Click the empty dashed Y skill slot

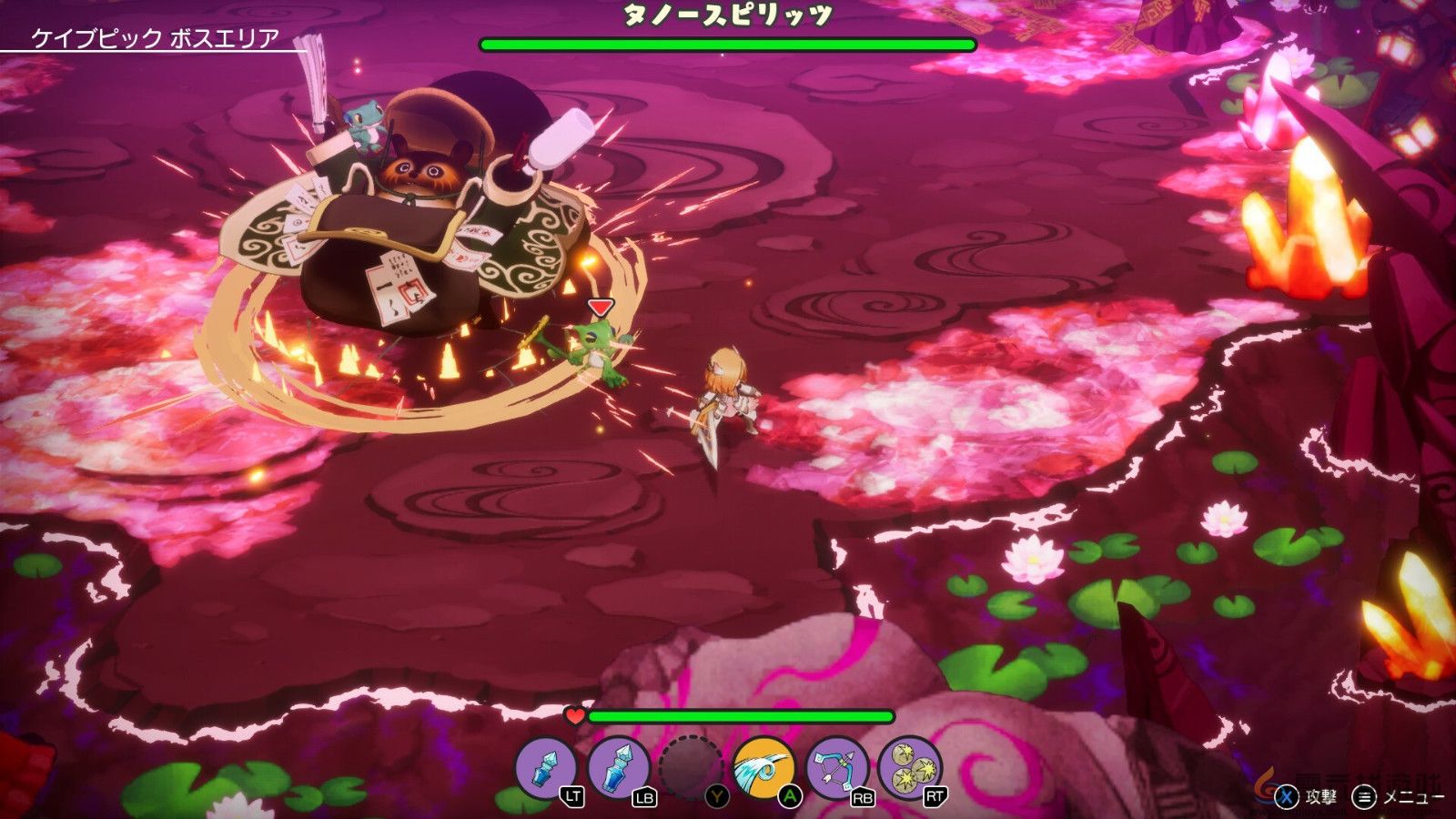coord(690,767)
